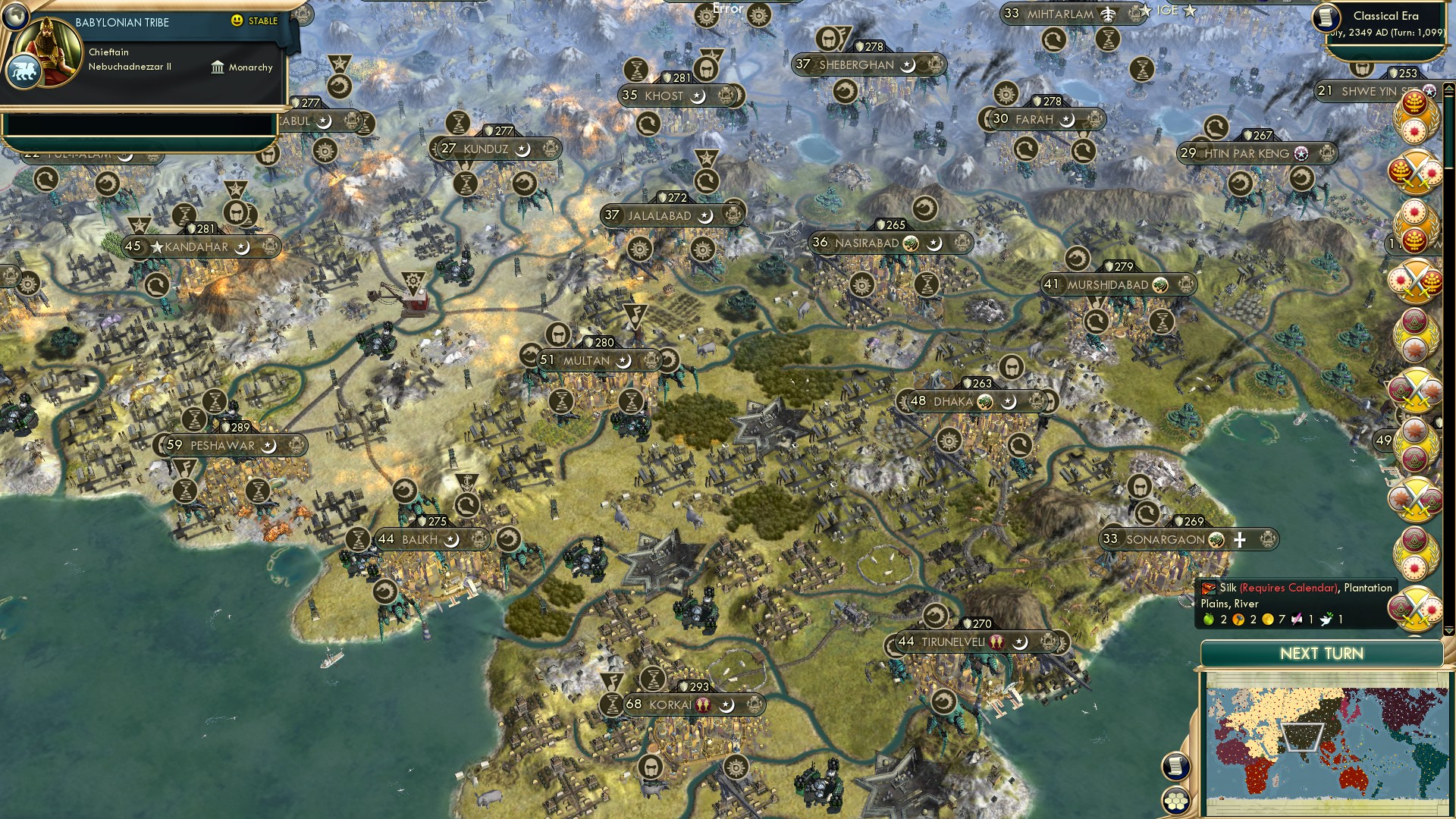This screenshot has width=1456, height=819.
Task: Open the city screen for Korkai
Action: [x=670, y=704]
